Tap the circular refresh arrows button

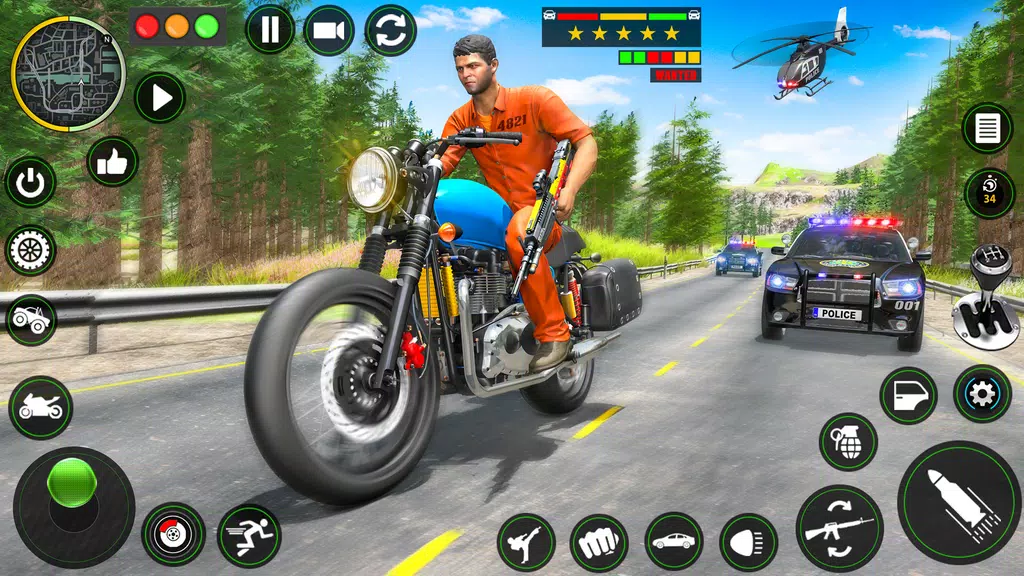390,30
